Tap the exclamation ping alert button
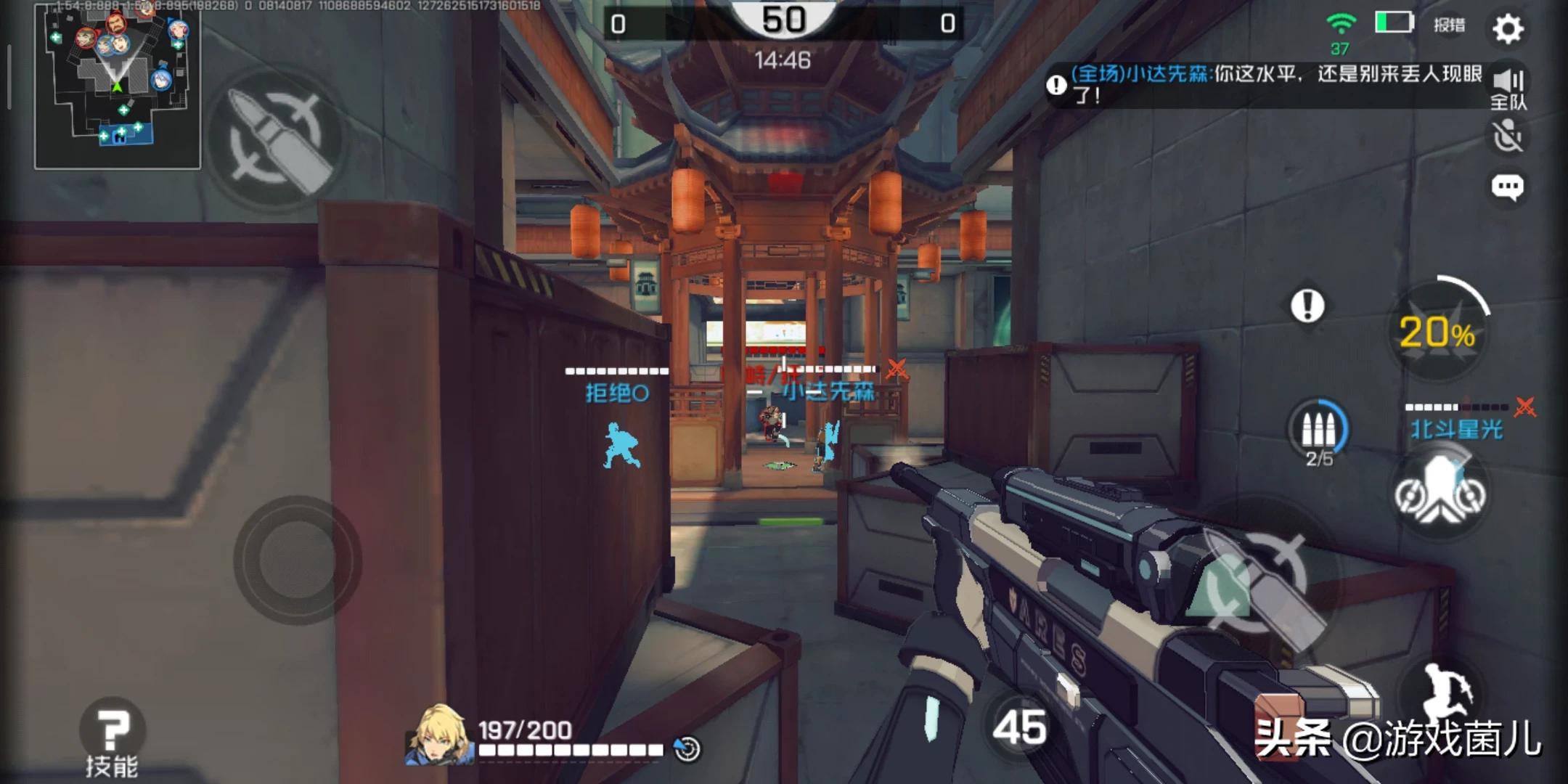 tap(1307, 306)
